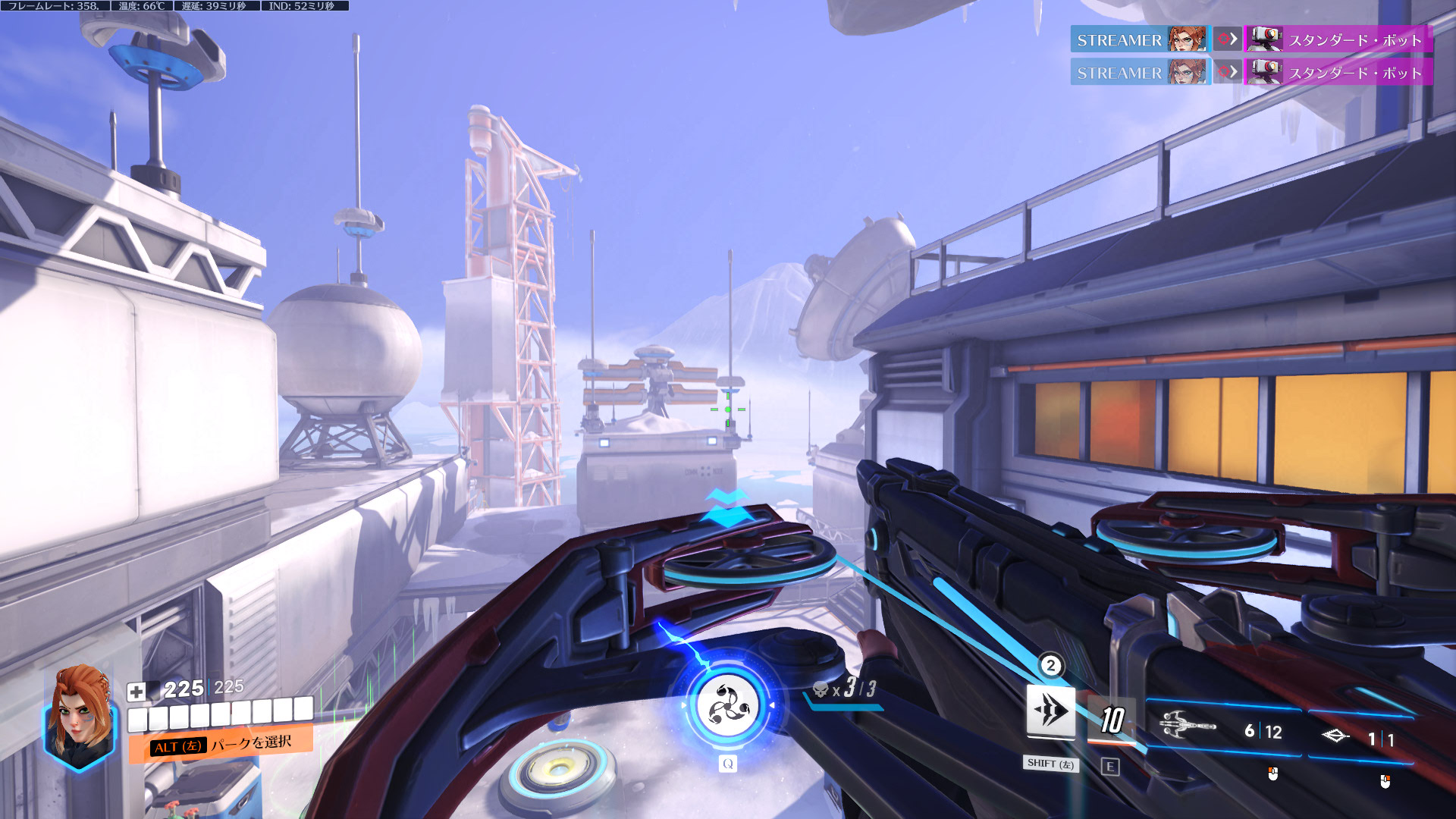
Task: Use the dash ability with two charges
Action: [1050, 711]
